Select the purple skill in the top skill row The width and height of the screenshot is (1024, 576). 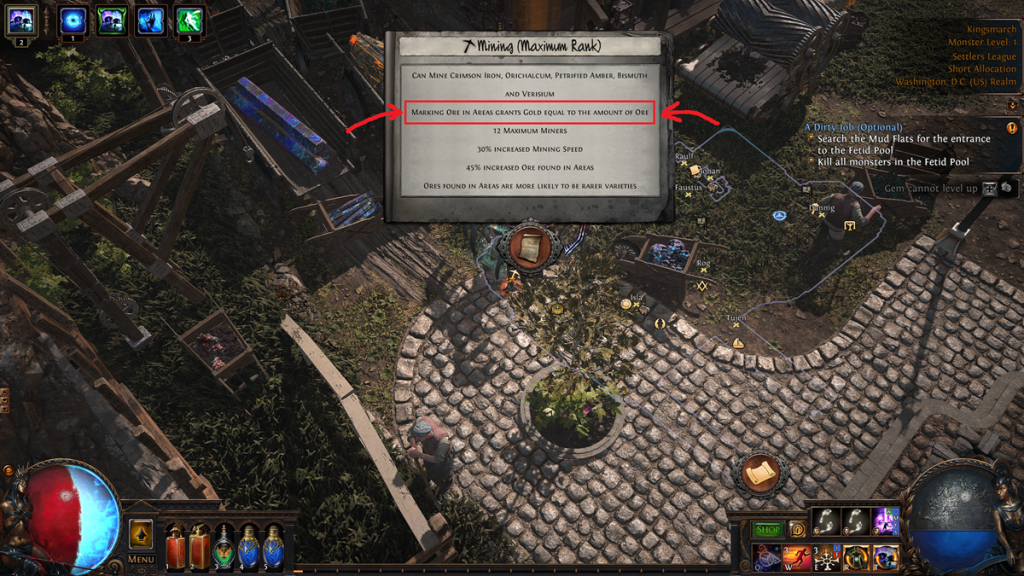885,521
